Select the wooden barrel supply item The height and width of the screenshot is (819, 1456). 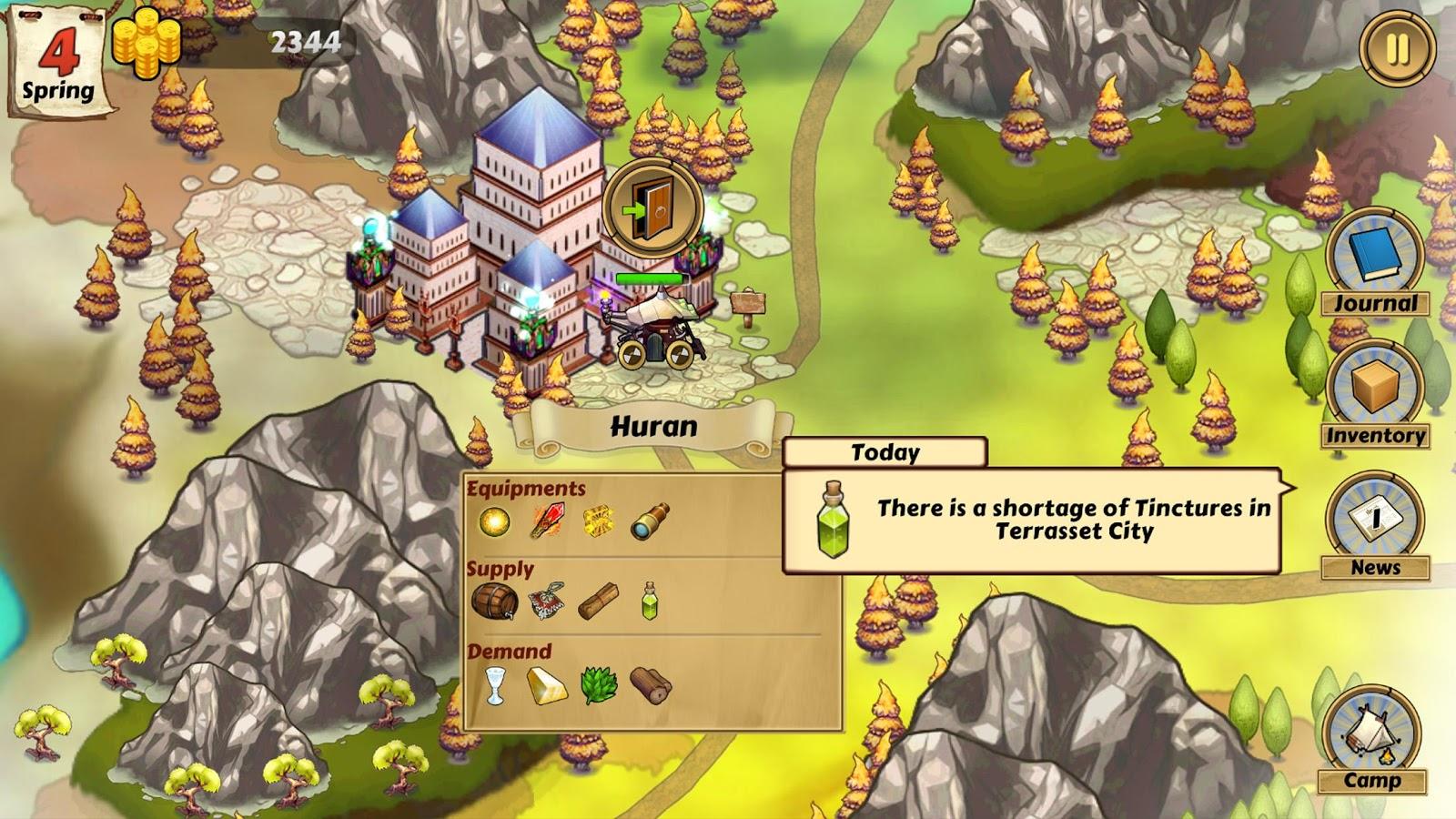click(x=494, y=602)
